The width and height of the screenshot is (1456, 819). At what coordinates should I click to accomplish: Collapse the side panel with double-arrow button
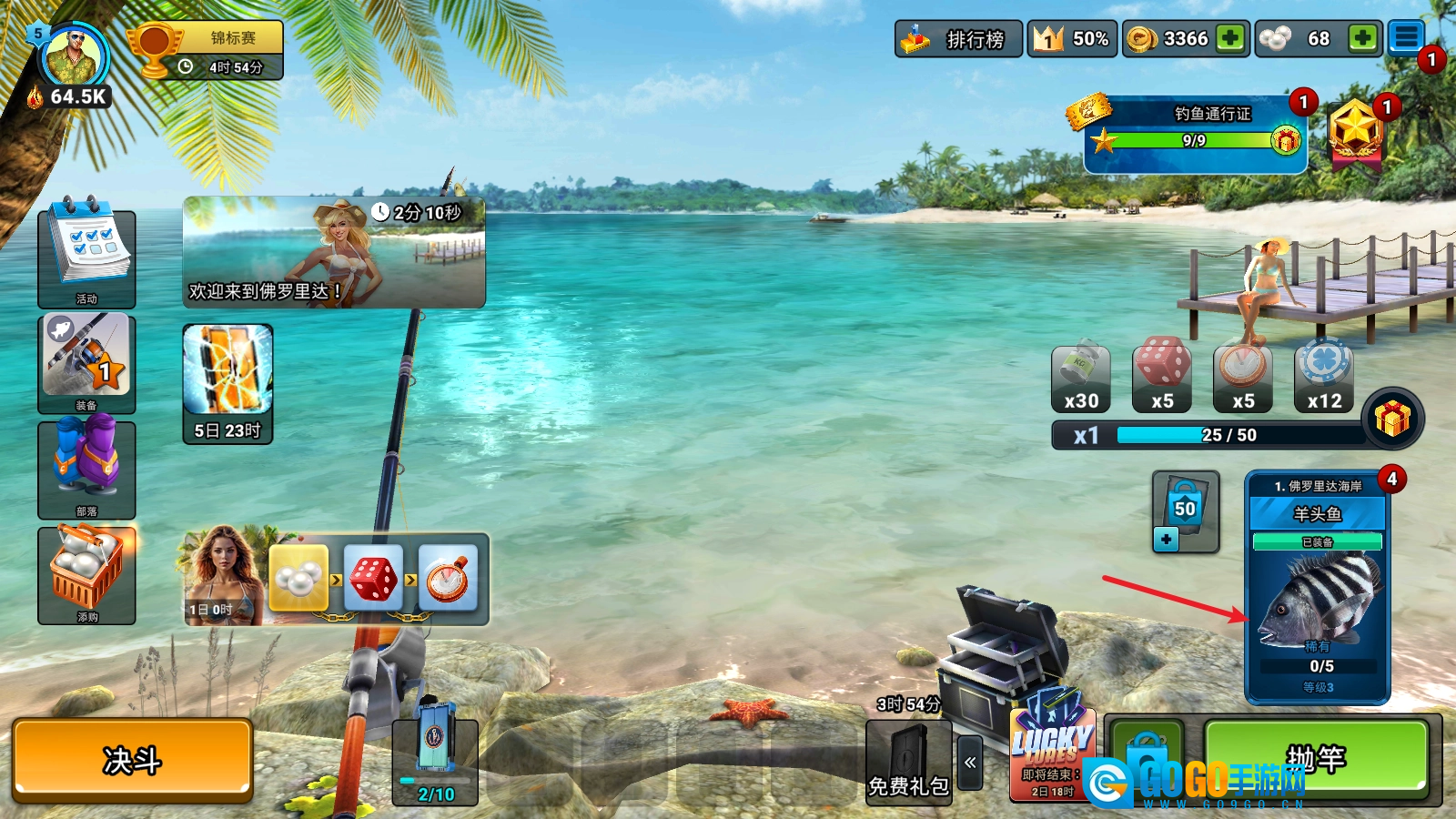point(970,763)
